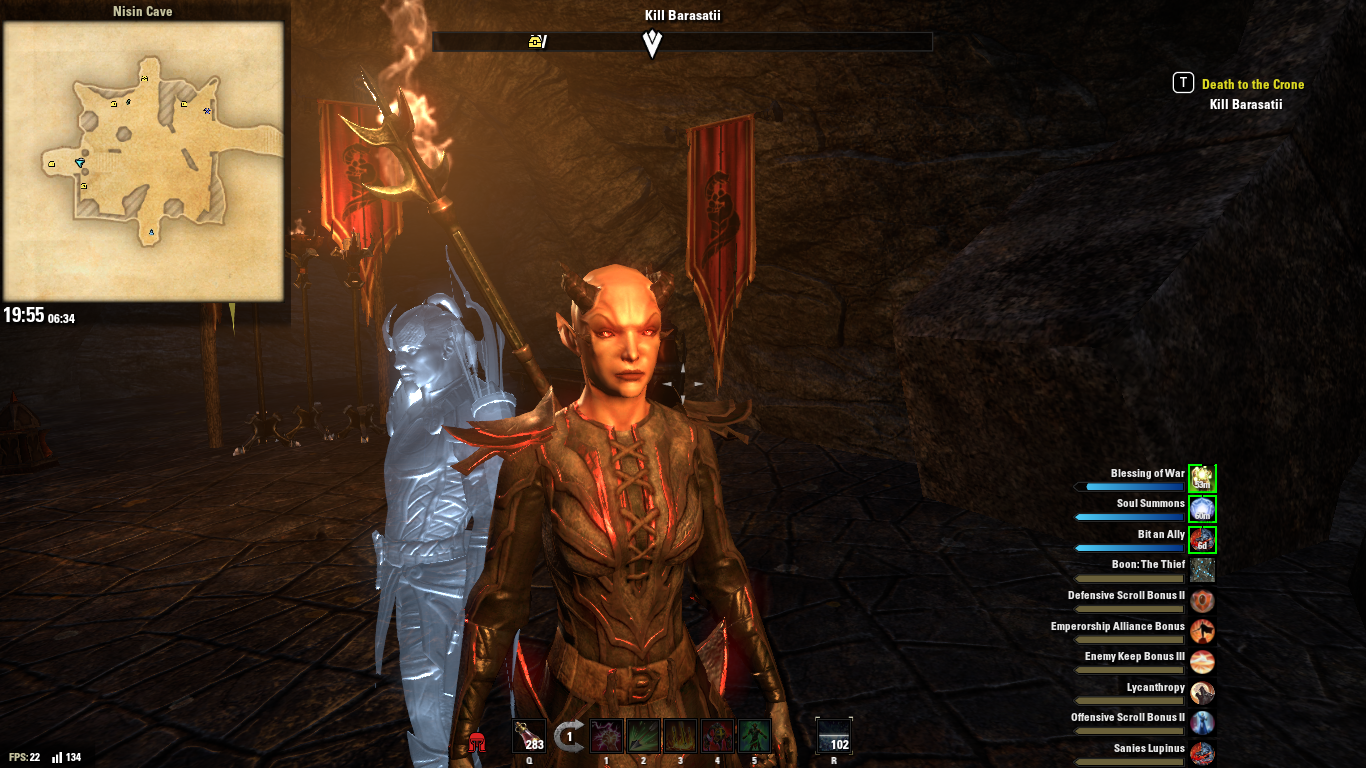This screenshot has width=1366, height=768.
Task: Click the Lycanthropy buff icon
Action: pyautogui.click(x=1201, y=692)
